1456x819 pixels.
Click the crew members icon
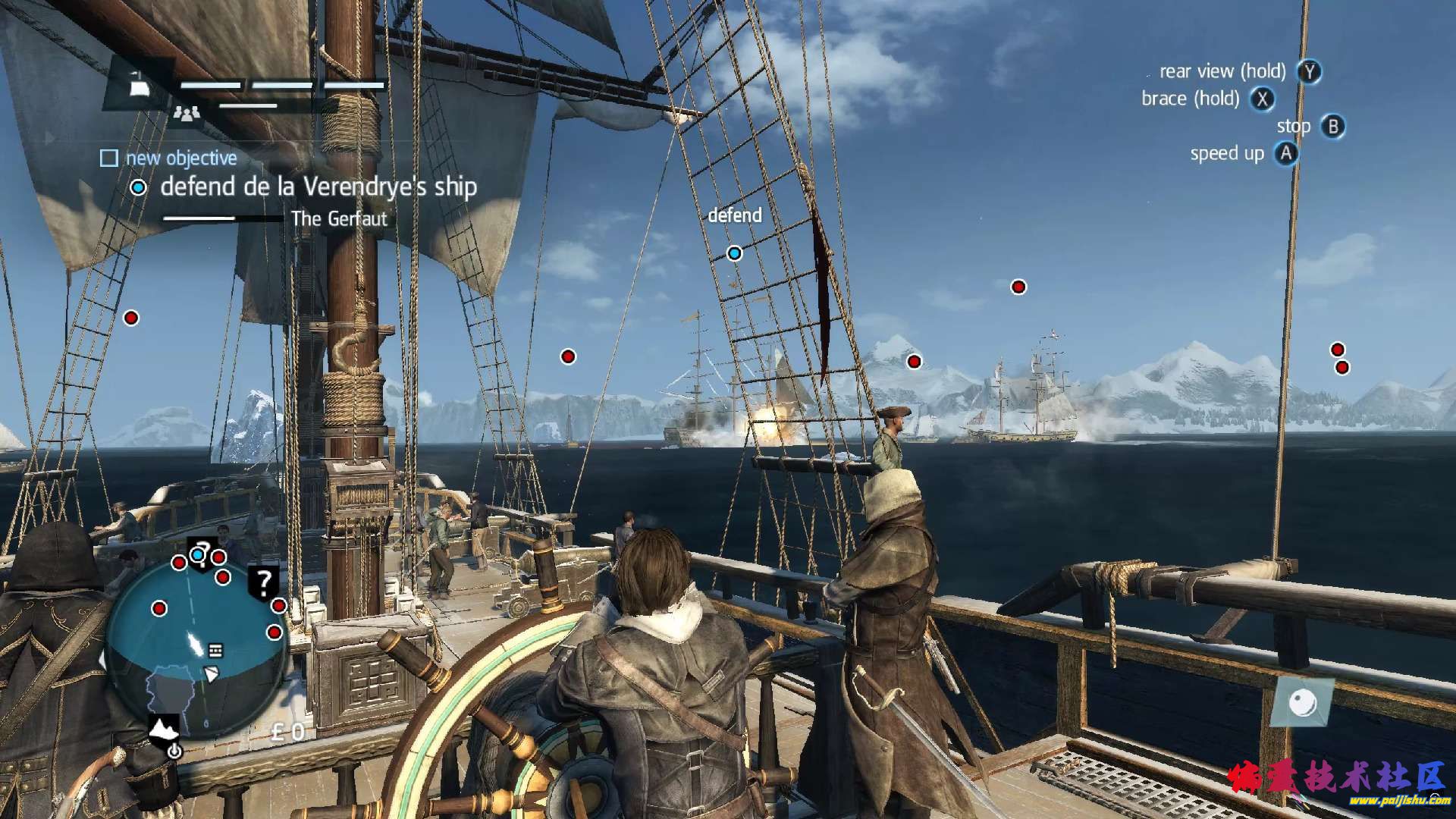click(187, 113)
